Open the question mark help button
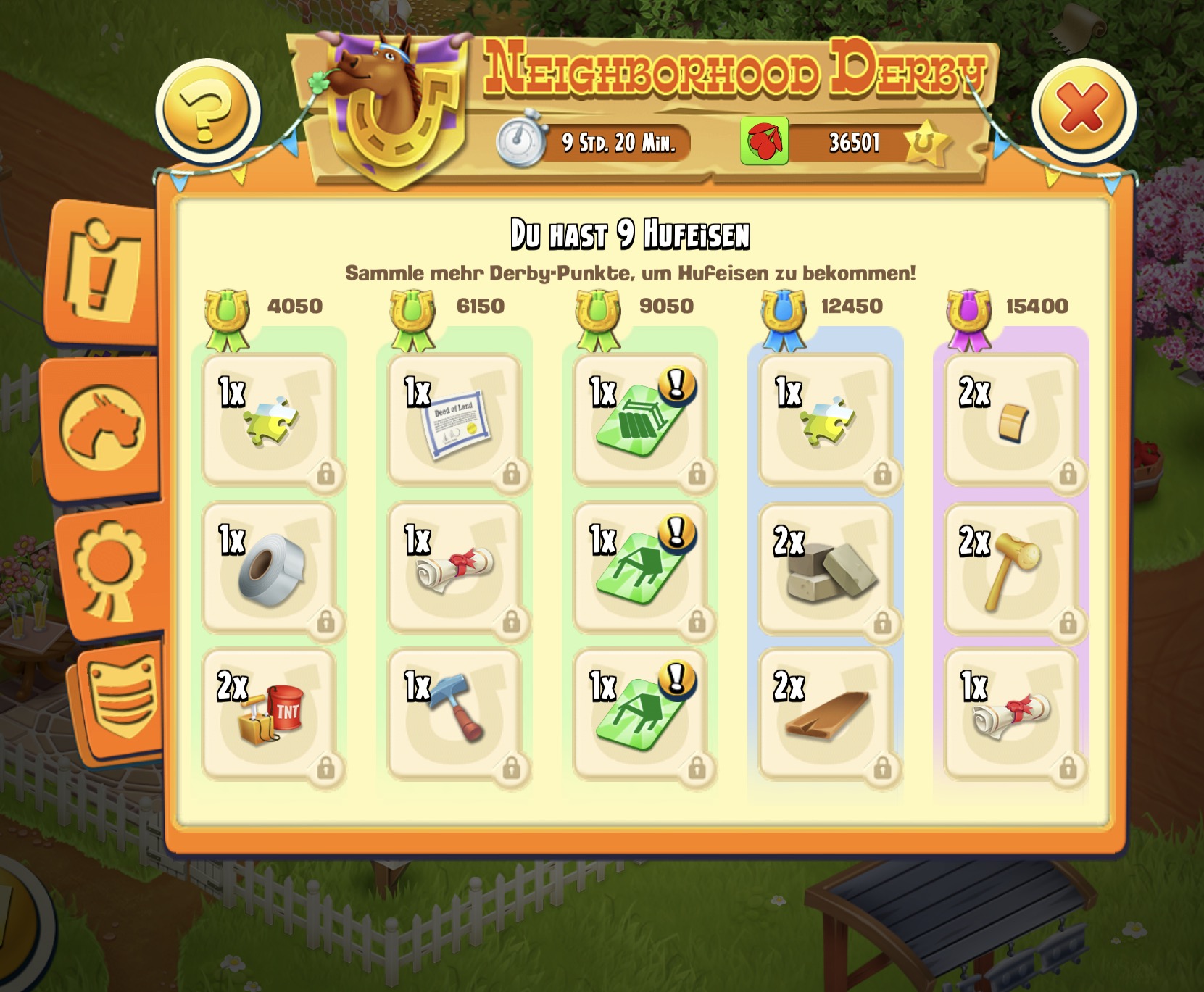Image resolution: width=1204 pixels, height=992 pixels. point(208,112)
